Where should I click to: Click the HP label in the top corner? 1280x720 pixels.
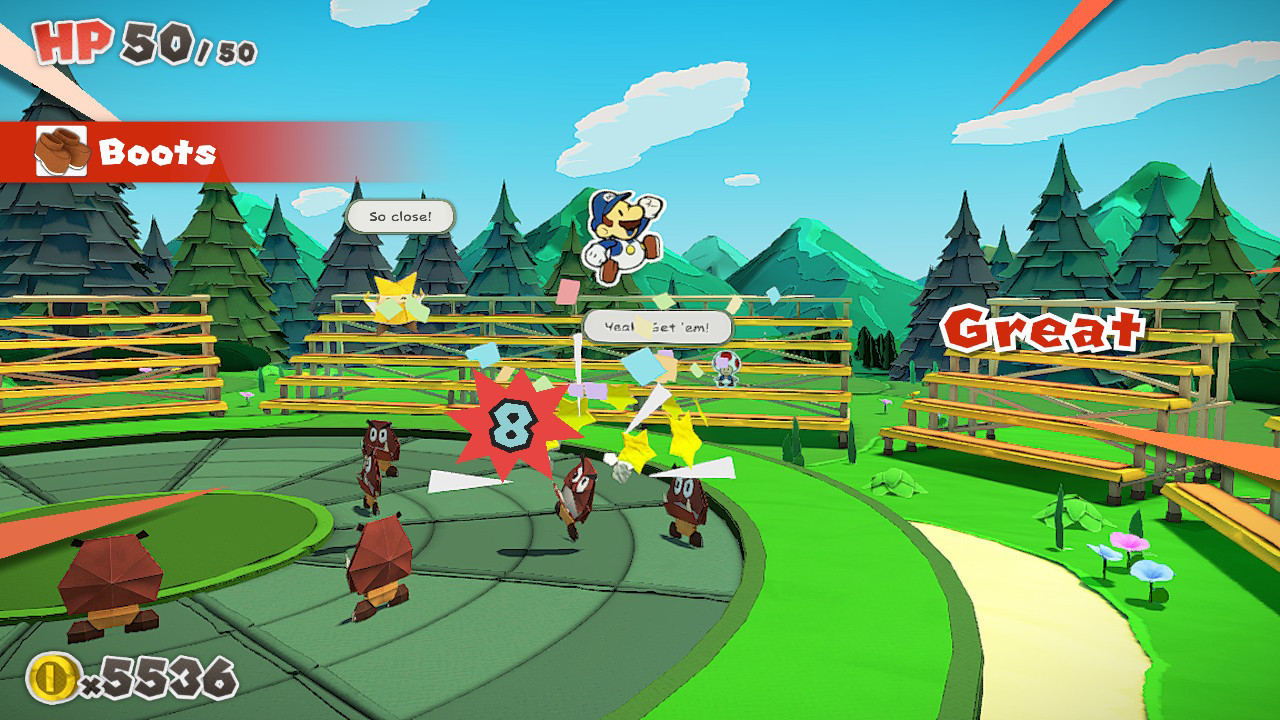(x=73, y=42)
